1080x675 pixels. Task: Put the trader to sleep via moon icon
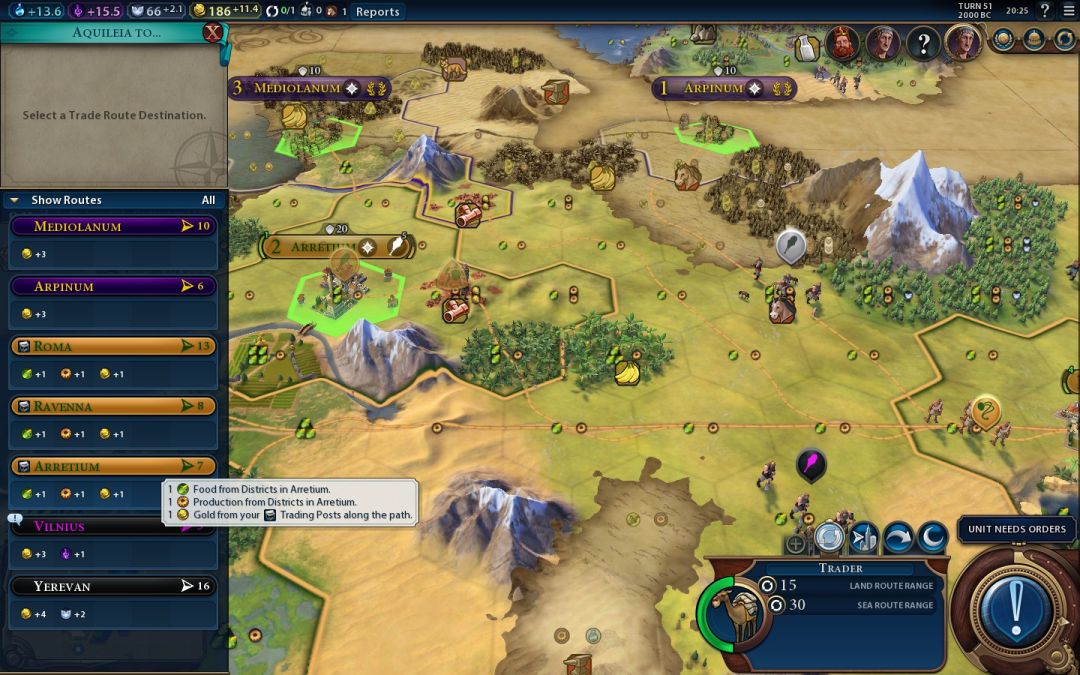pyautogui.click(x=931, y=538)
